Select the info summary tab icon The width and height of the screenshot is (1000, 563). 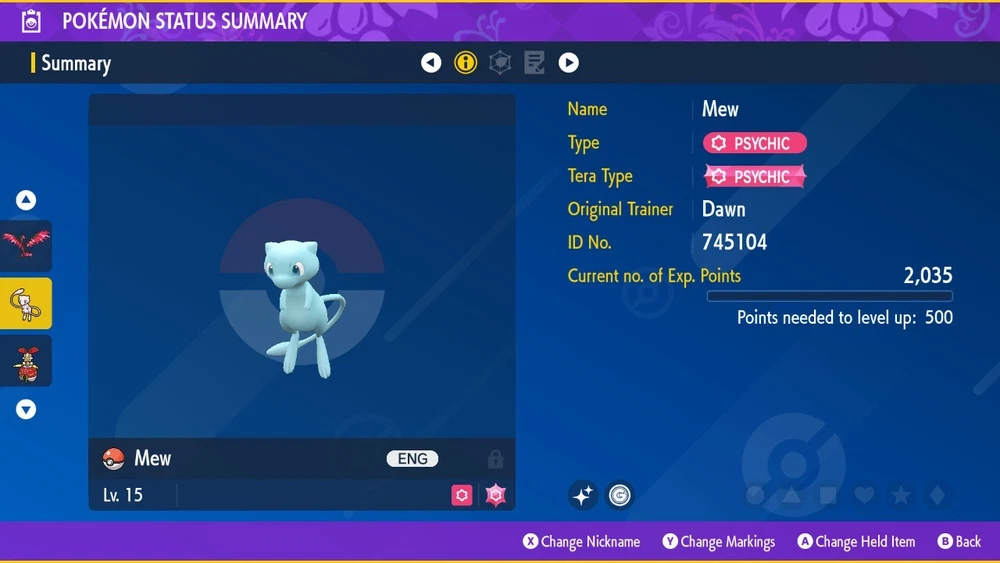pos(465,63)
